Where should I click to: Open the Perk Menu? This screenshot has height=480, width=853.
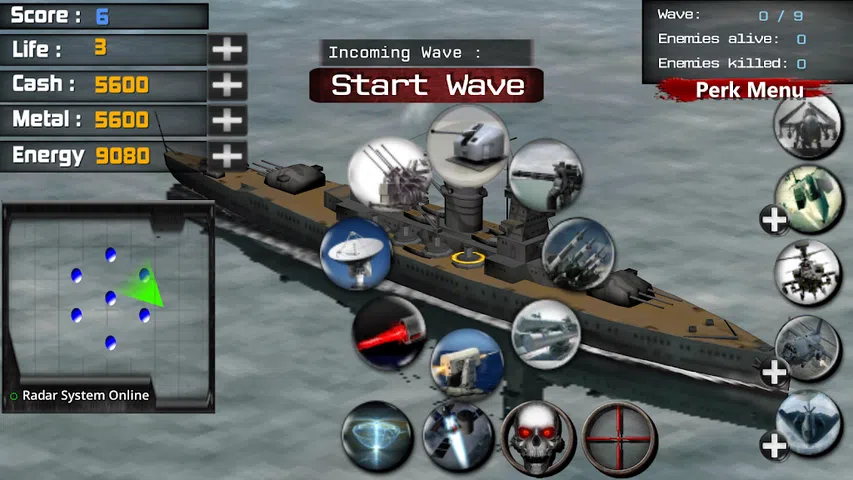click(x=749, y=91)
